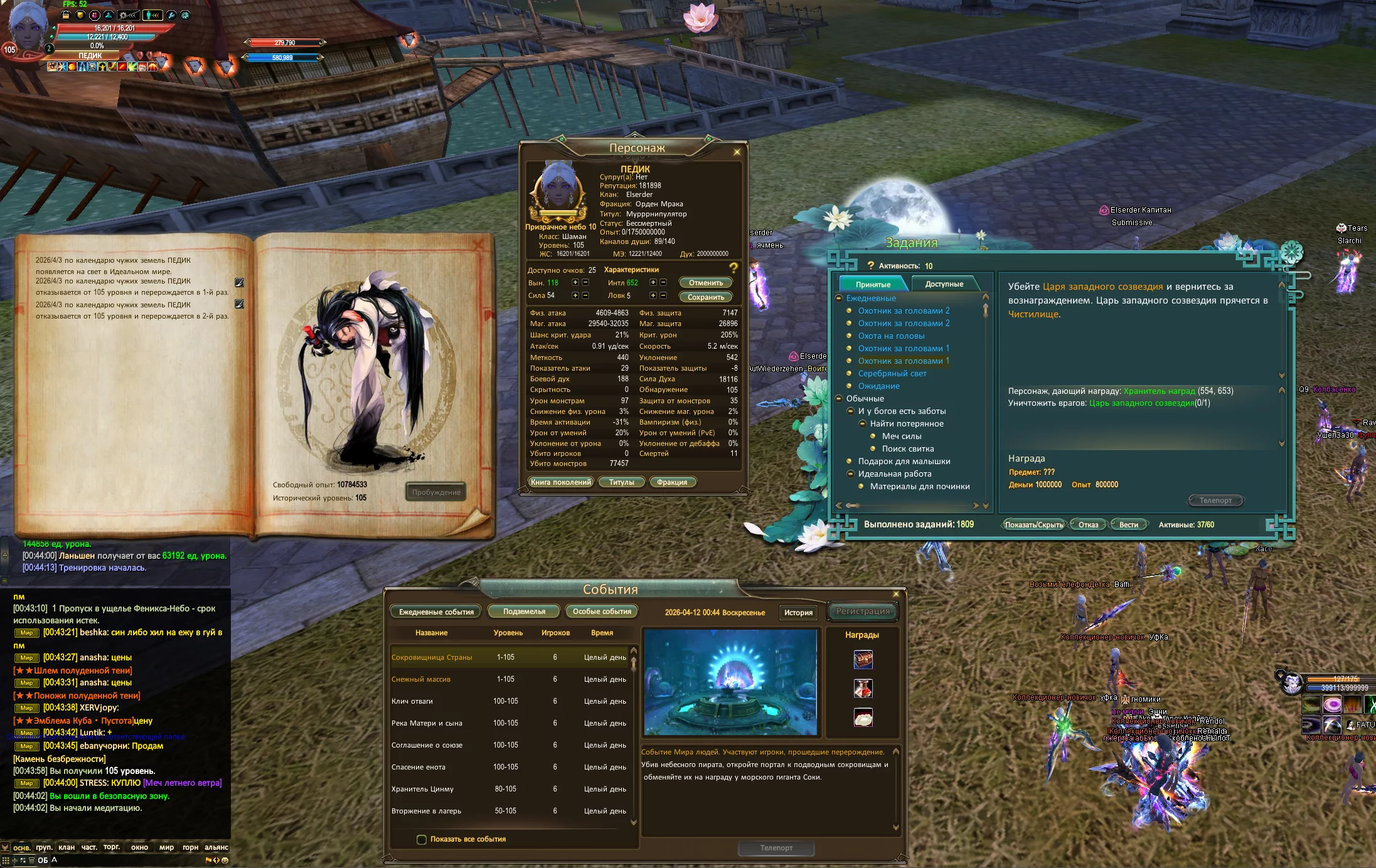Screen dimensions: 1376x868
Task: Toggle the Показать все события checkbox
Action: [x=422, y=839]
